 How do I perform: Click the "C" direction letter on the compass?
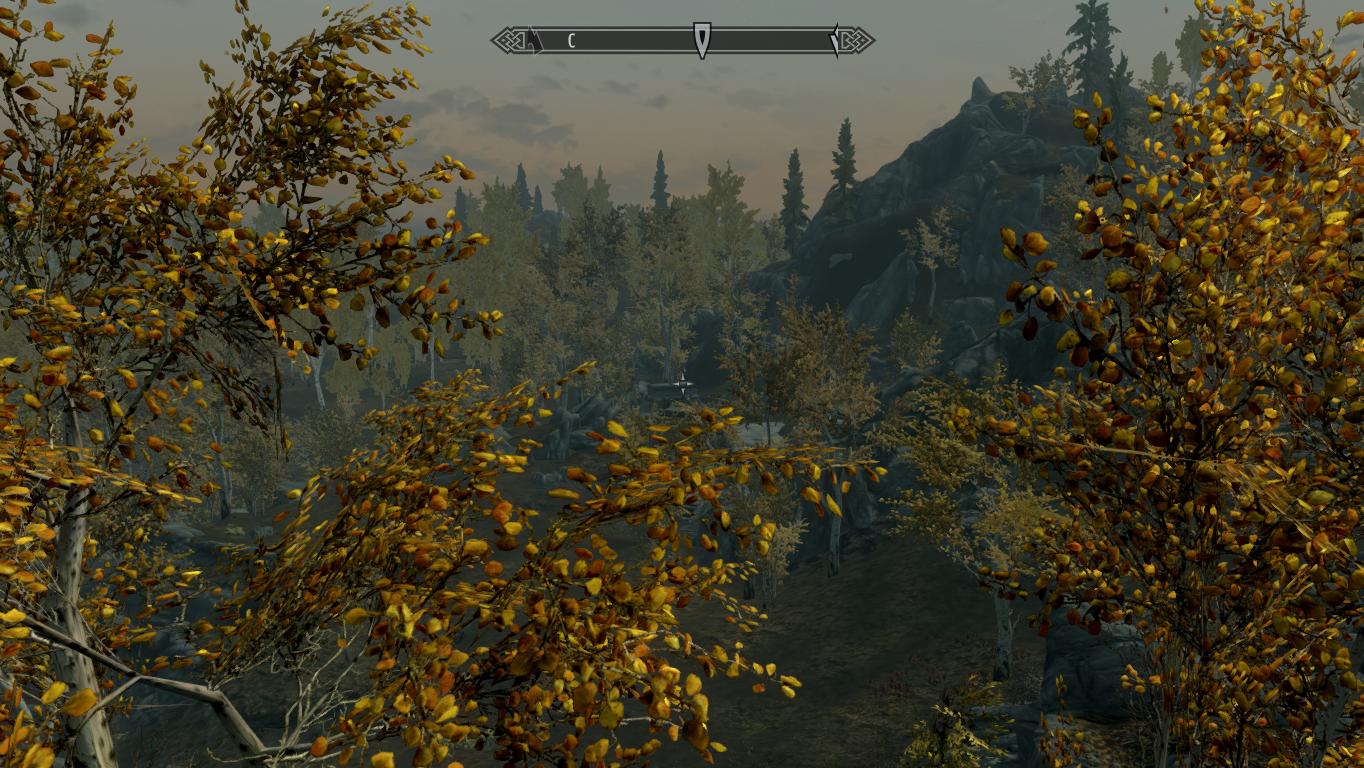click(x=571, y=41)
